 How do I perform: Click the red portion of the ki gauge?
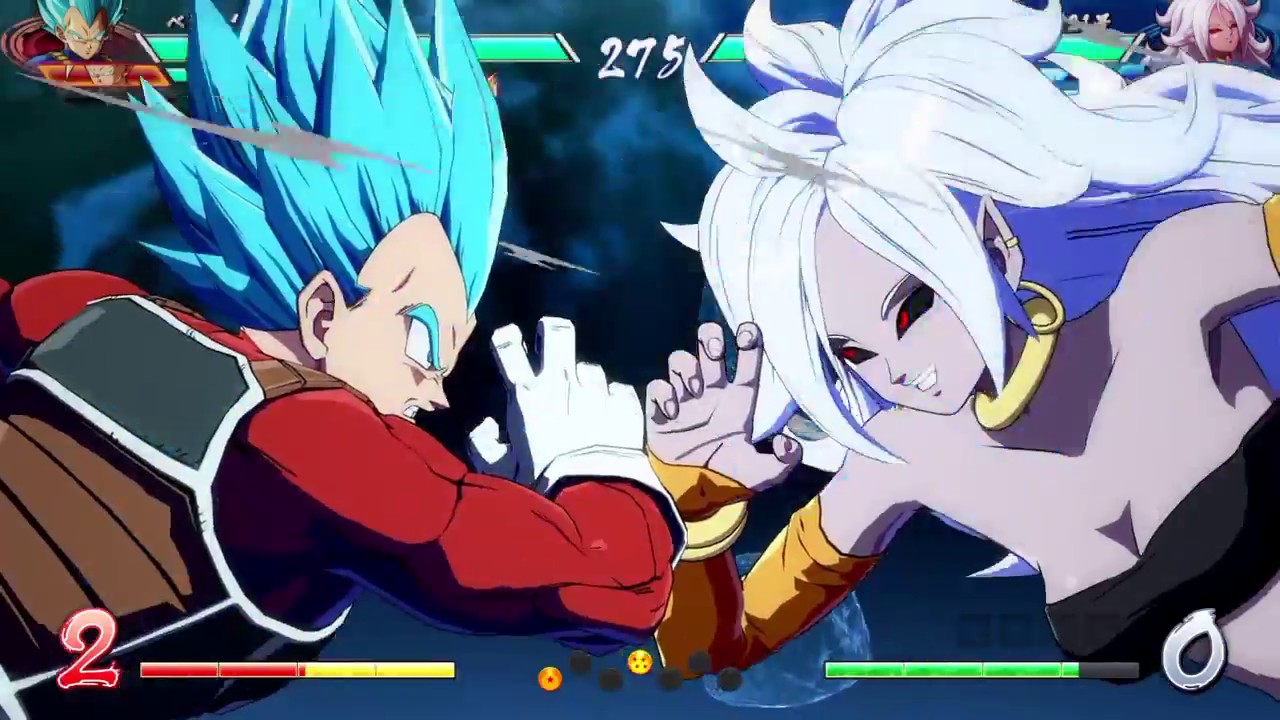[x=220, y=668]
